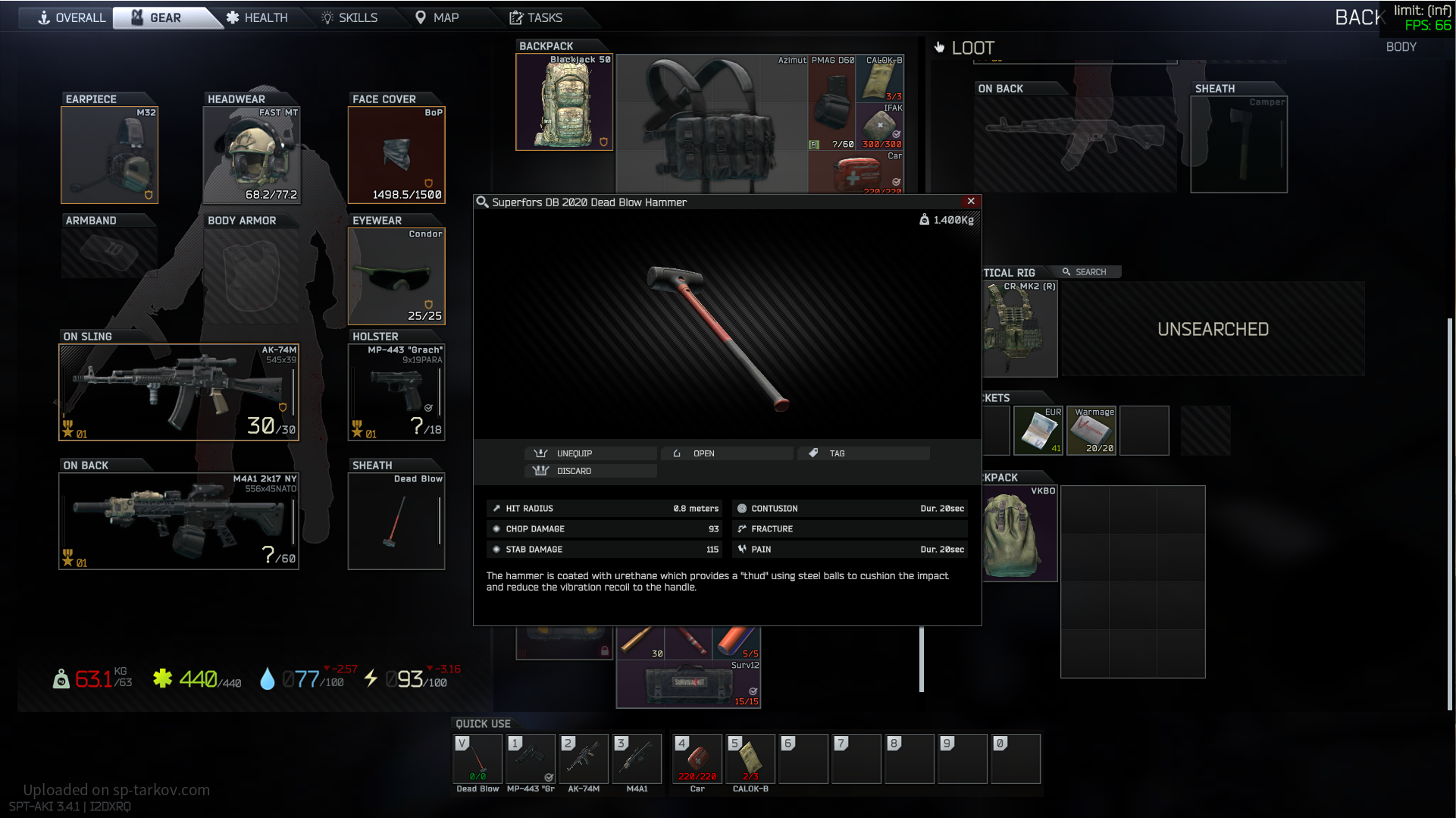The width and height of the screenshot is (1456, 818).
Task: Select the M32 earpiece slot
Action: pyautogui.click(x=109, y=155)
